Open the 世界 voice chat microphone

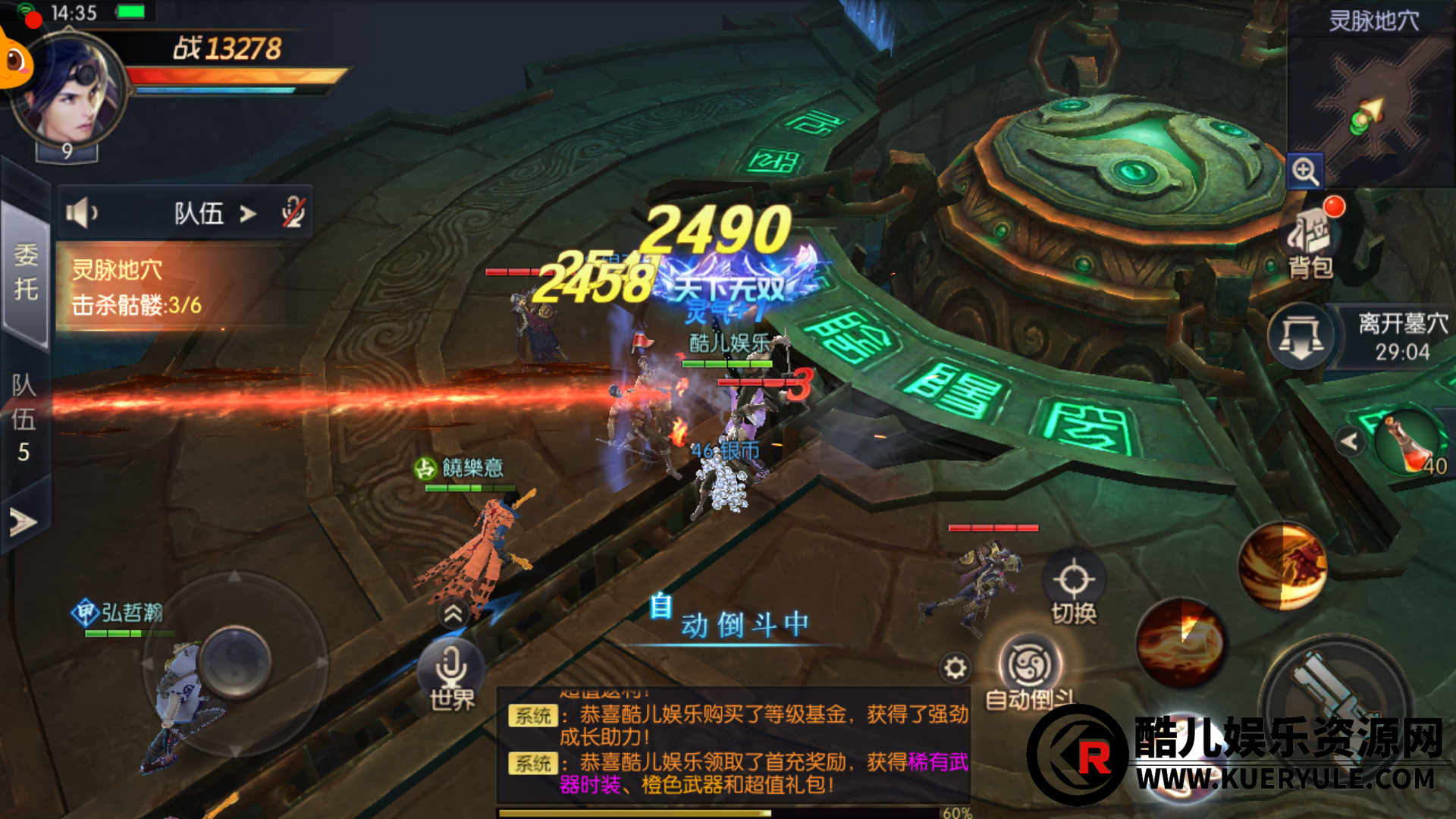pyautogui.click(x=451, y=671)
